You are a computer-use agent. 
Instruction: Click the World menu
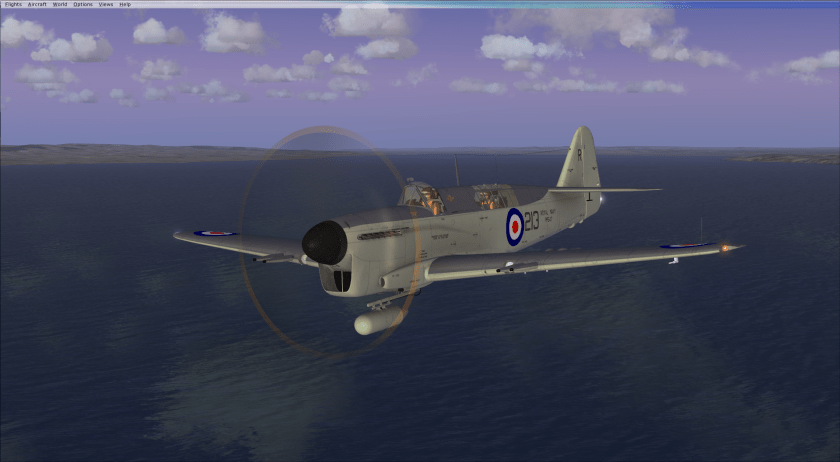[x=60, y=4]
